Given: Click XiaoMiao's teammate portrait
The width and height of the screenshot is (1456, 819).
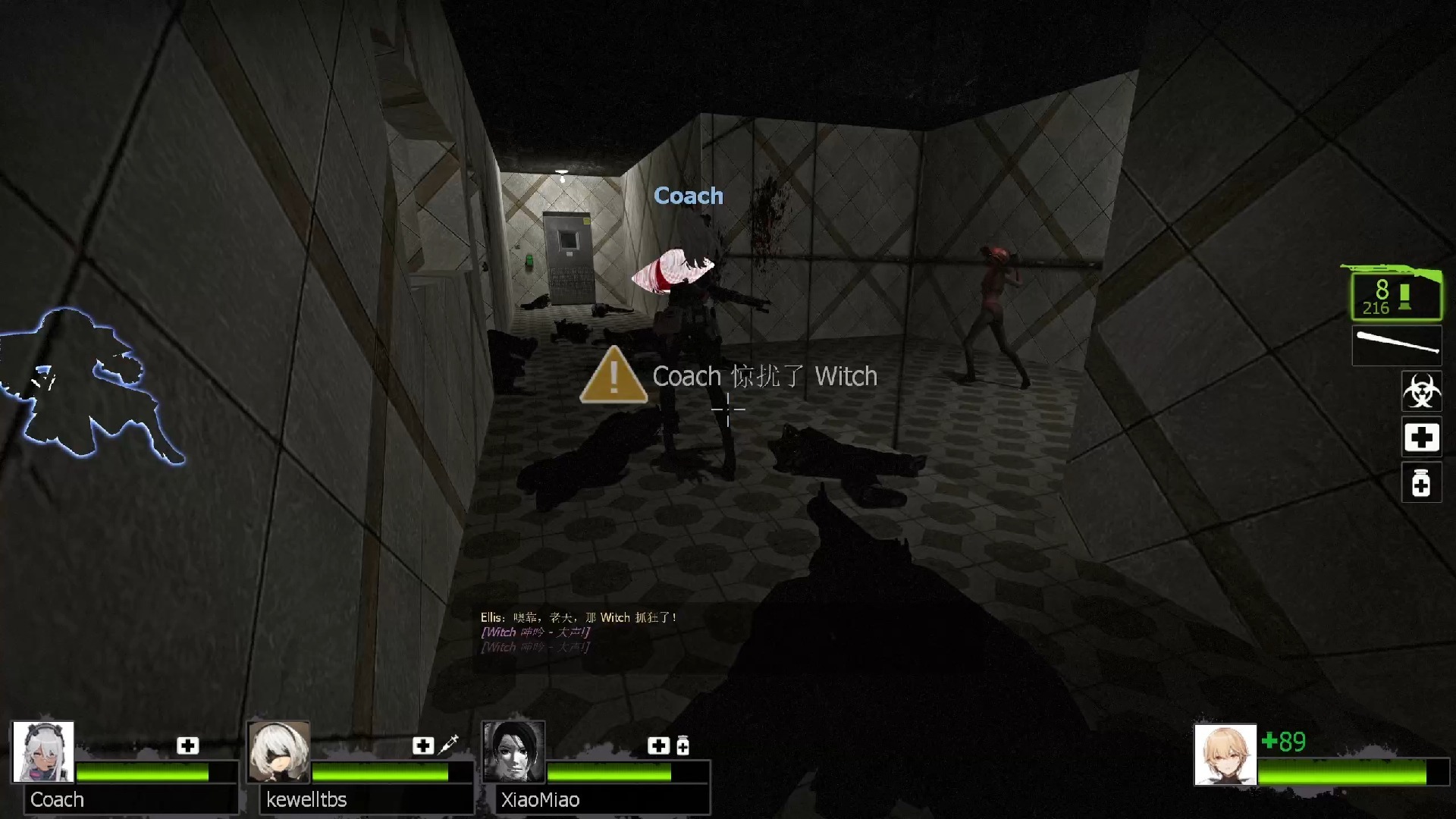Looking at the screenshot, I should click(x=514, y=752).
